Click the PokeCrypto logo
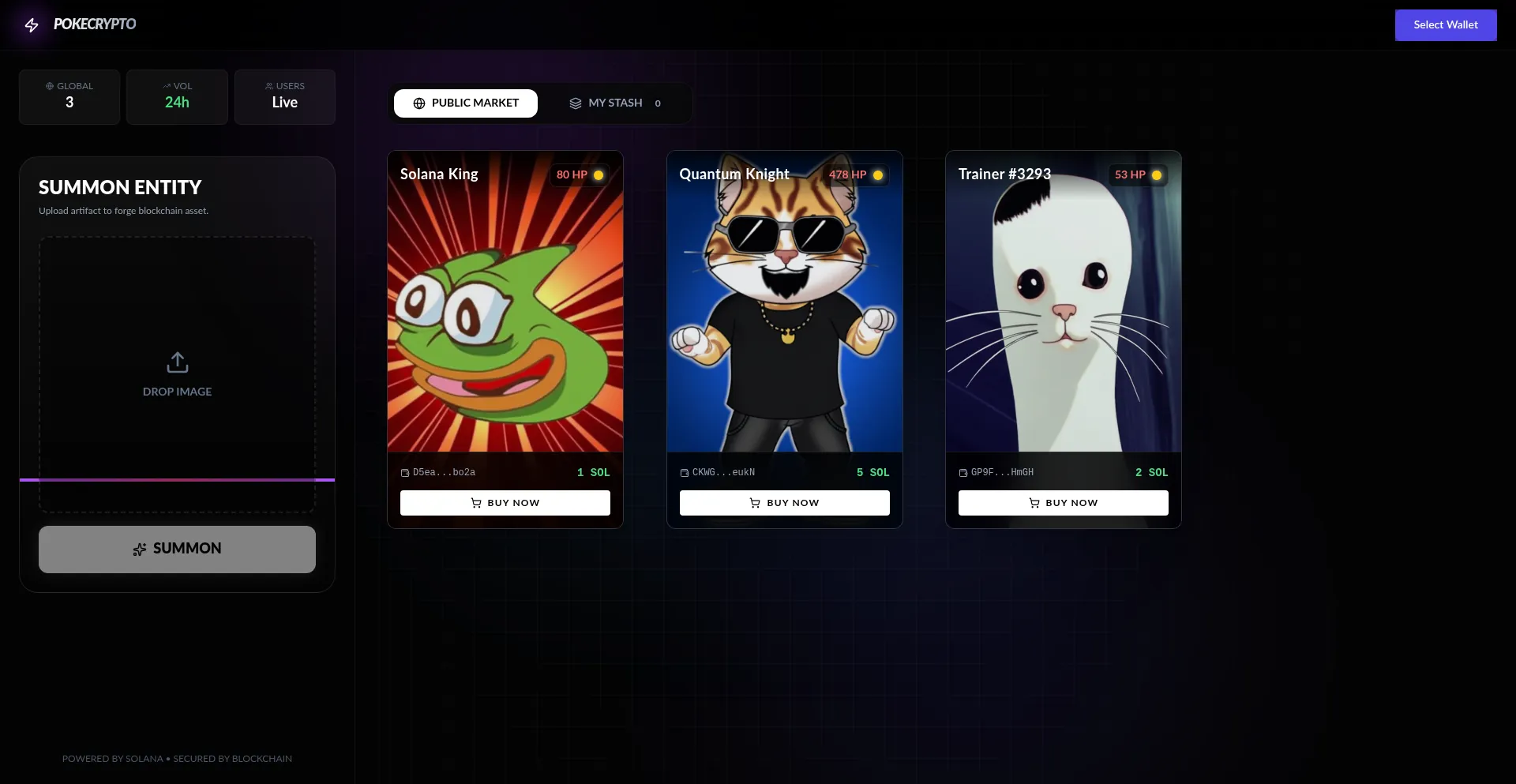The width and height of the screenshot is (1516, 784). 81,24
